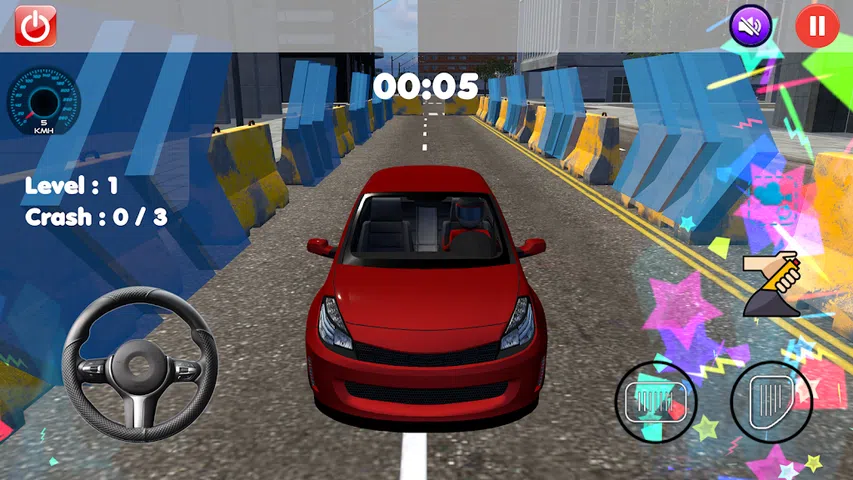Screen dimensions: 853x480
Task: Tap the steering wheel control
Action: (140, 364)
